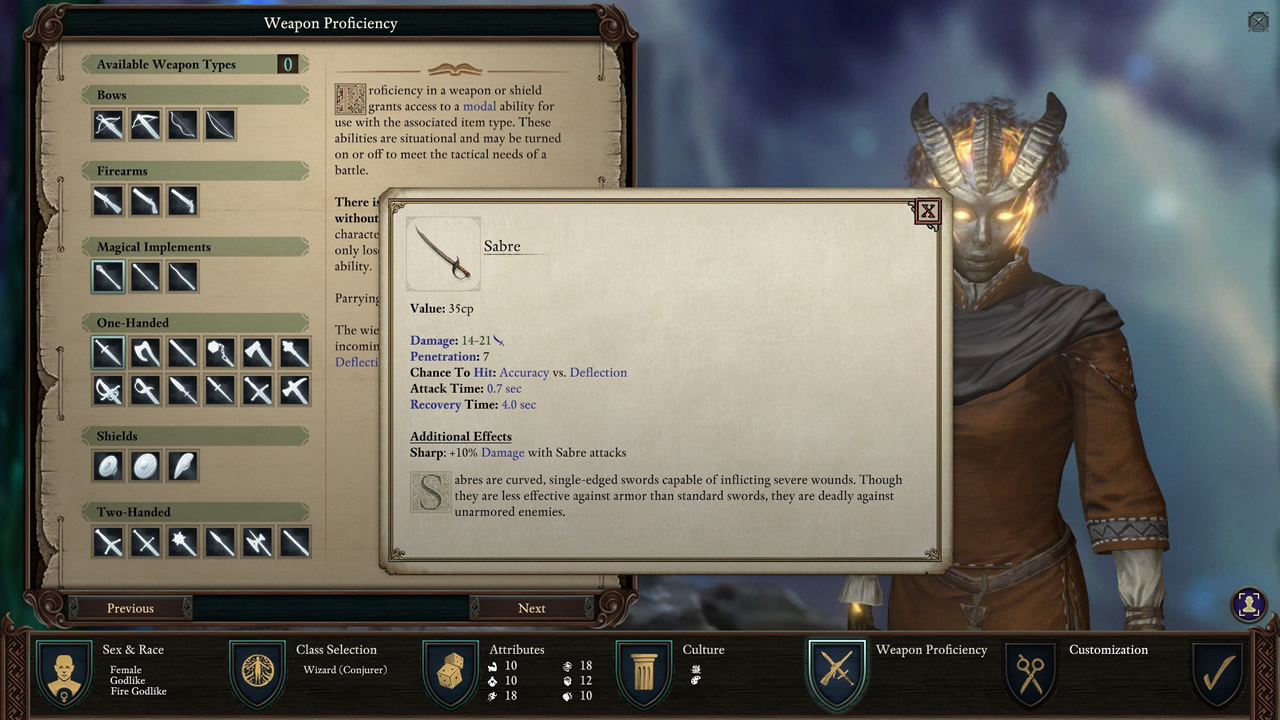Switch to Class Selection step
Viewport: 1280px width, 720px height.
[258, 674]
